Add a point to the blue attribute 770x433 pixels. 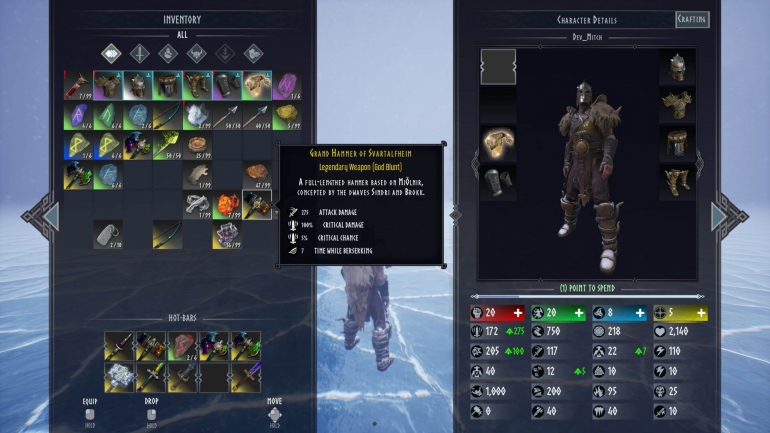pos(640,313)
